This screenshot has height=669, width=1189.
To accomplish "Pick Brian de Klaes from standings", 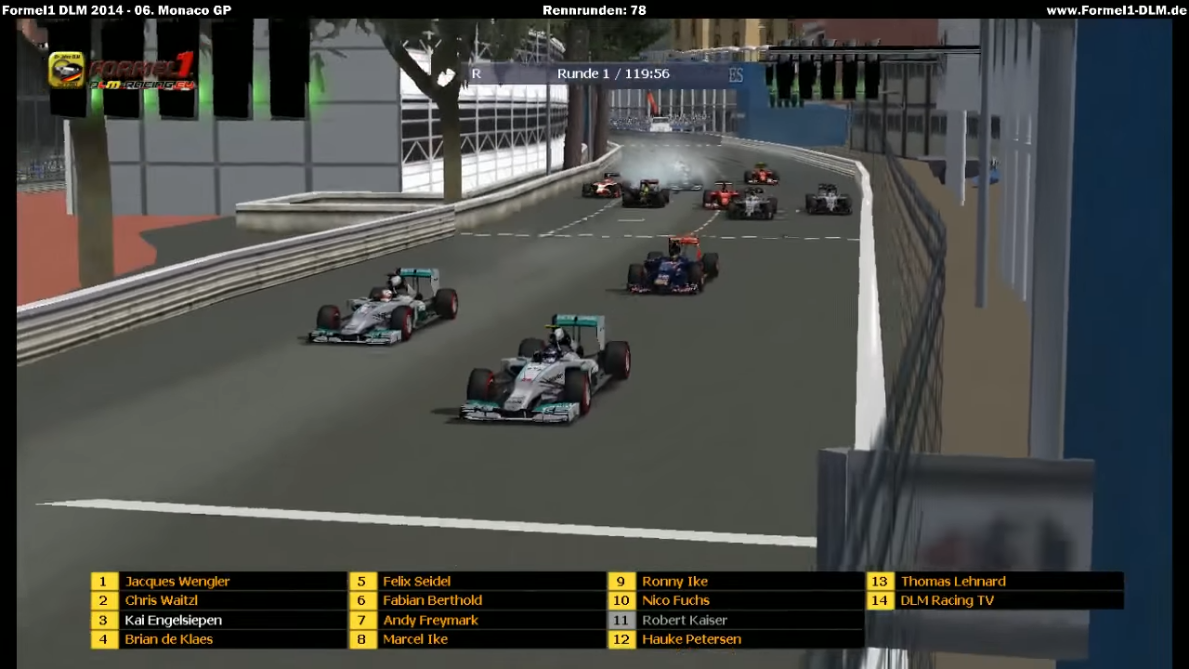I will tap(168, 639).
